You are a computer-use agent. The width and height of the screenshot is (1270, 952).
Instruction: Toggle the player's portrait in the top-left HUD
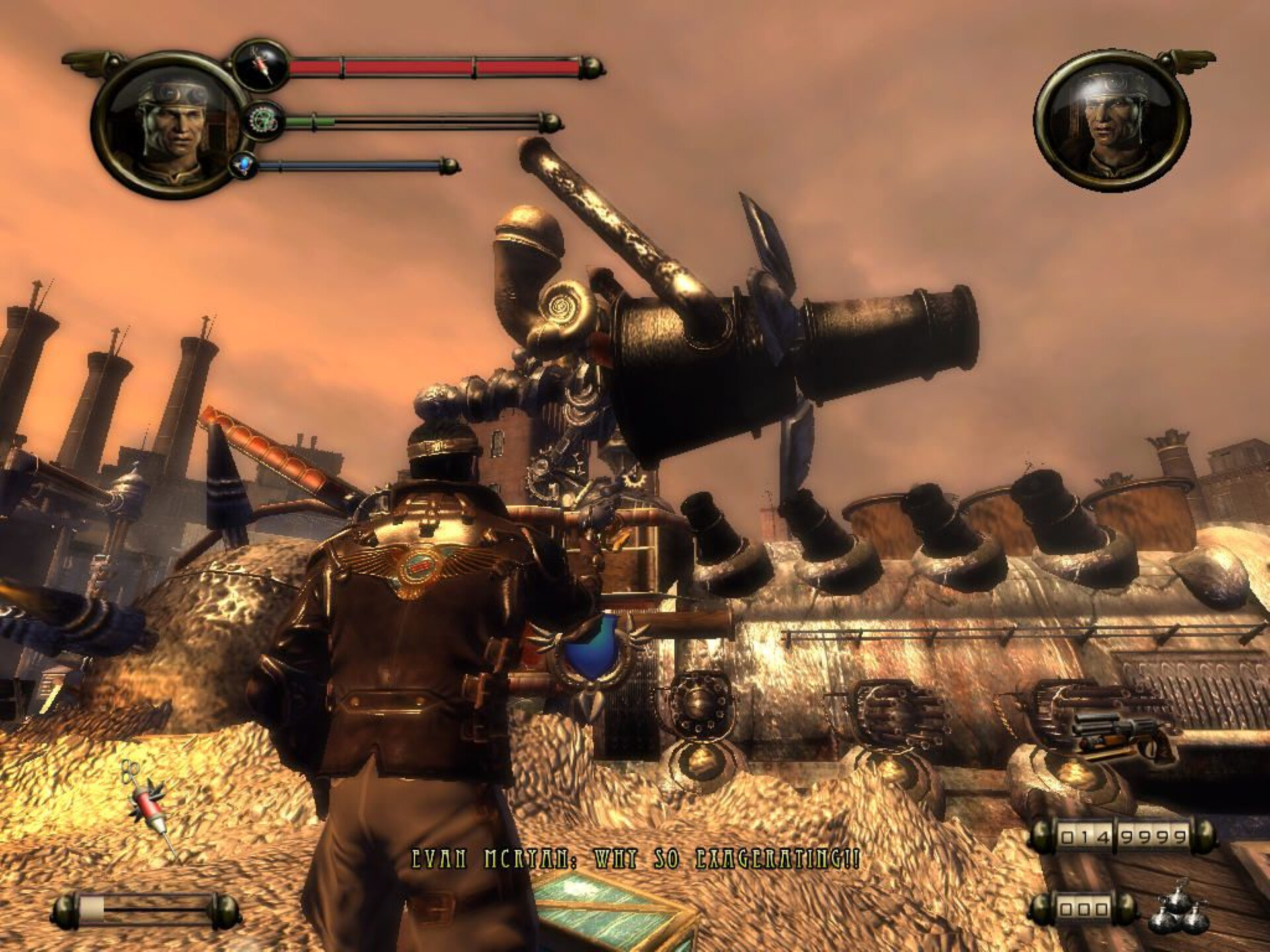167,128
